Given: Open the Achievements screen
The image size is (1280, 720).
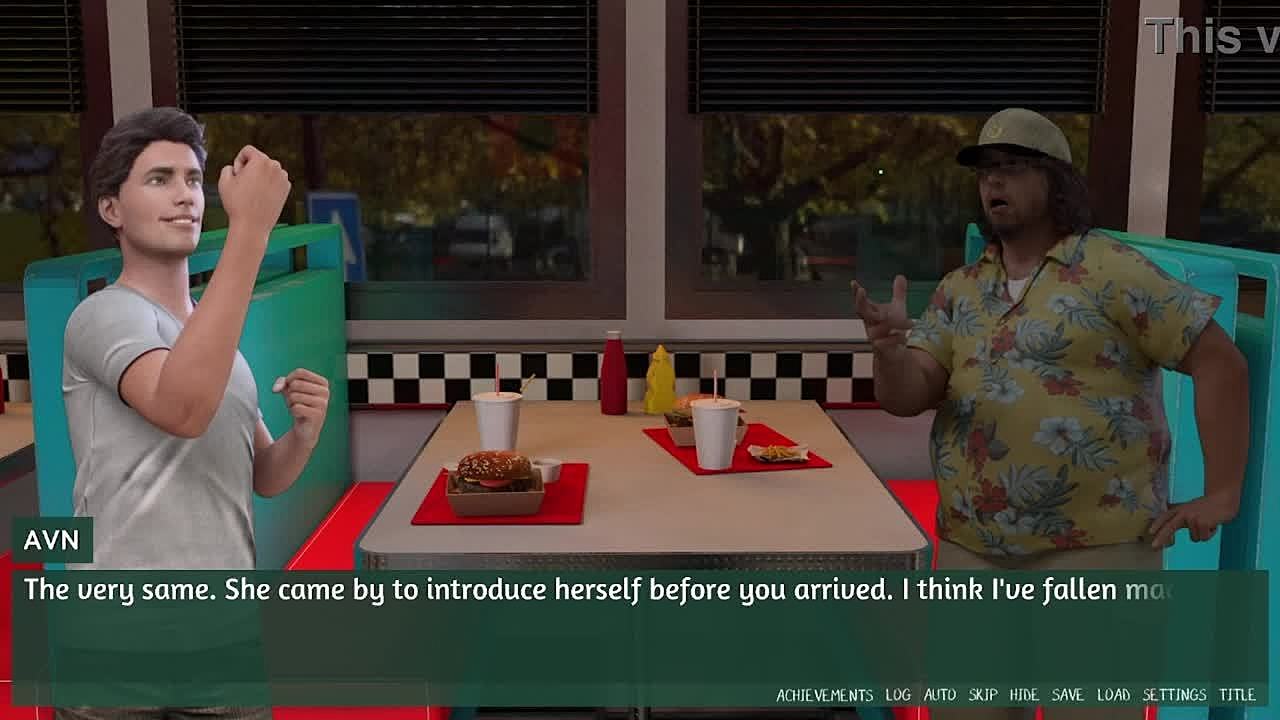Looking at the screenshot, I should click(824, 695).
